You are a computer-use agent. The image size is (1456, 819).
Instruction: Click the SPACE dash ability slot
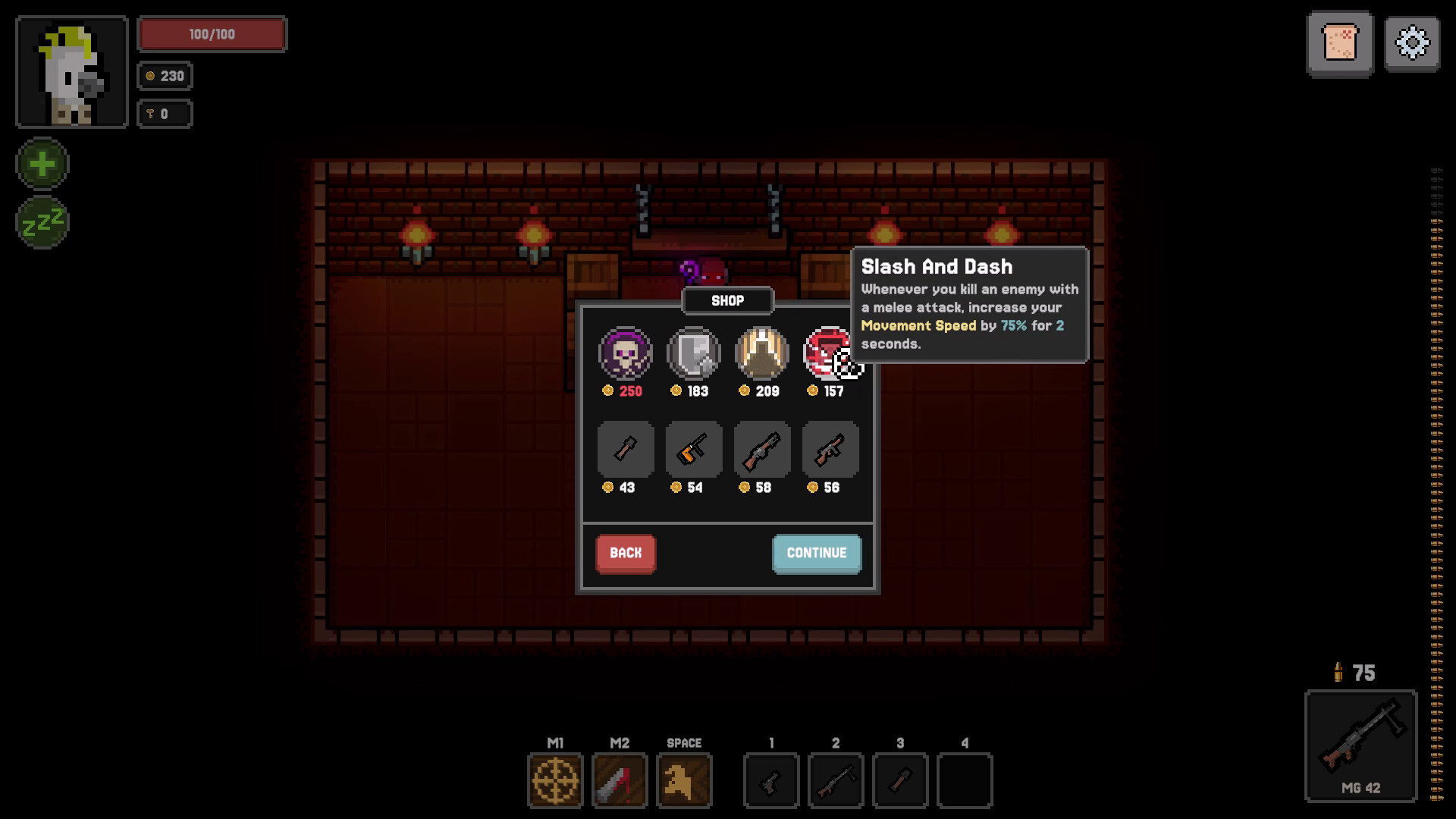[x=684, y=780]
